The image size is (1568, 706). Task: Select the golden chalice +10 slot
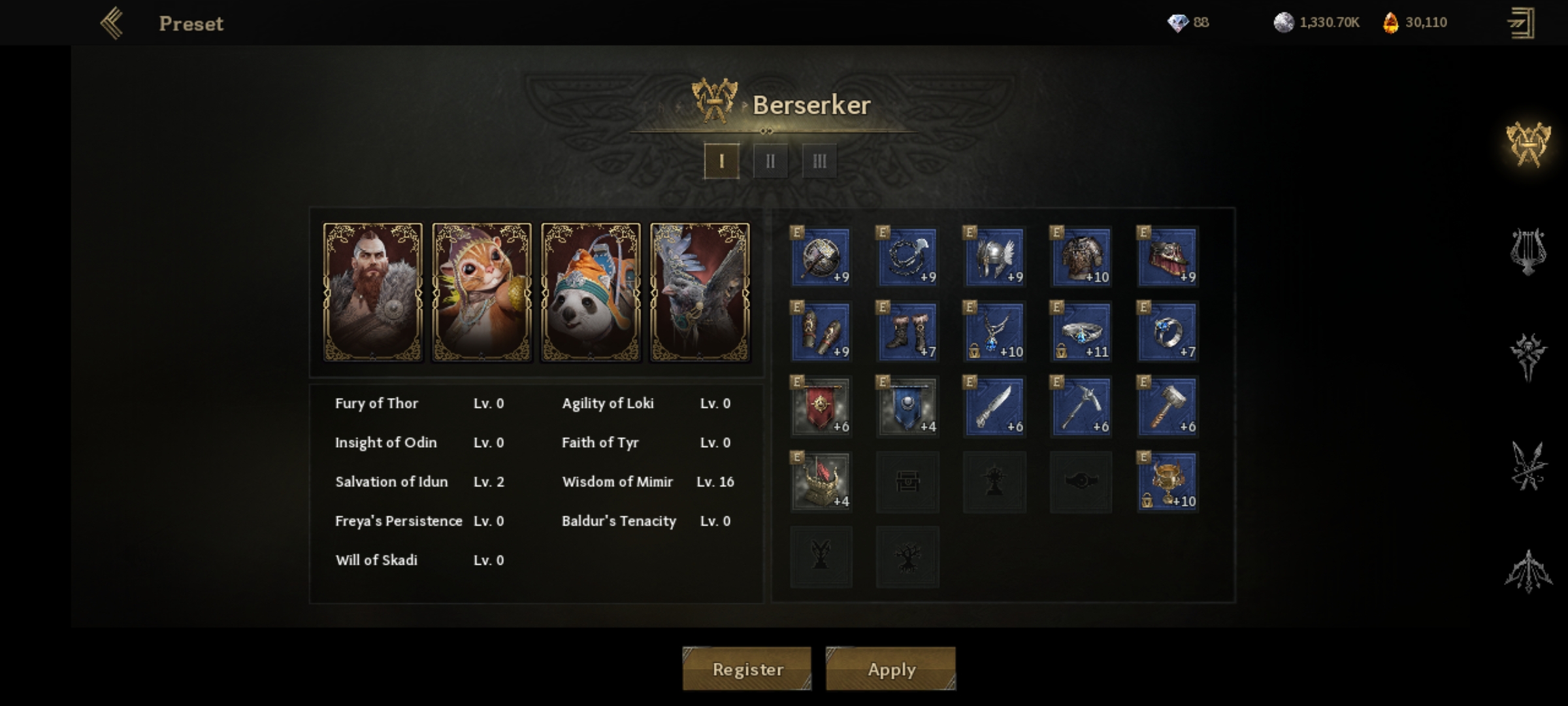pyautogui.click(x=1168, y=482)
